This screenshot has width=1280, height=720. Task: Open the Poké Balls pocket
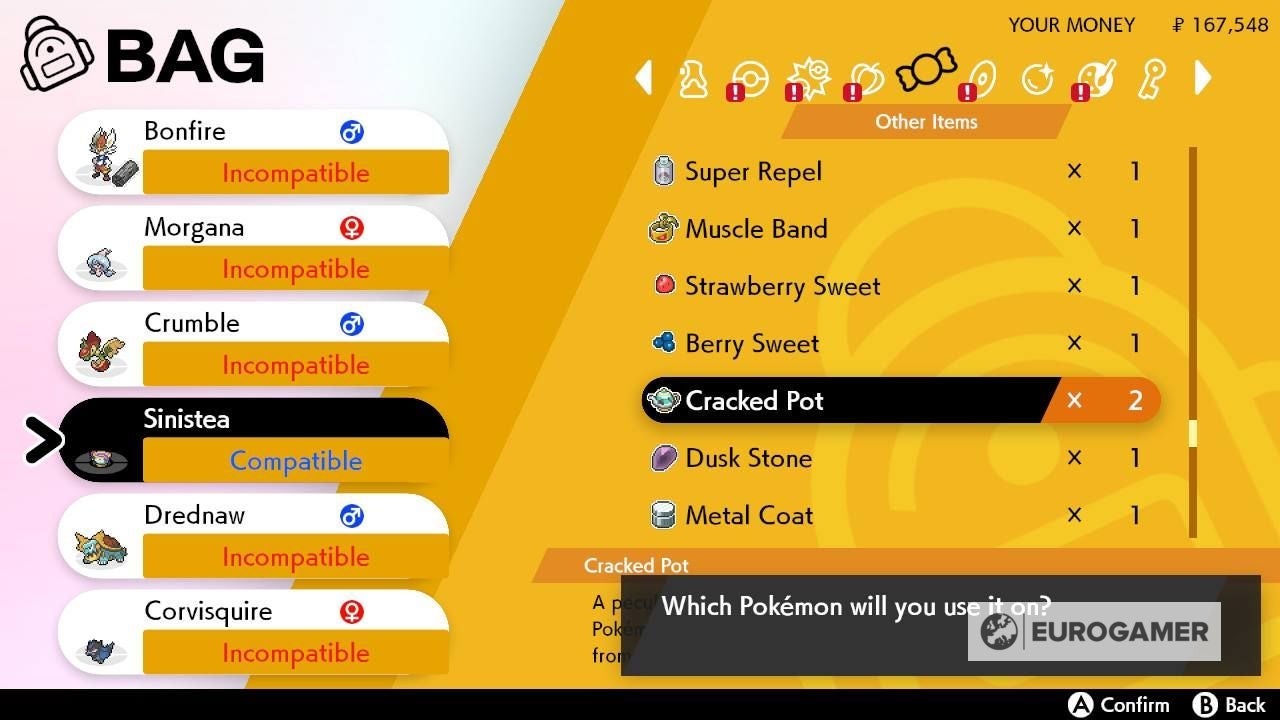point(749,78)
